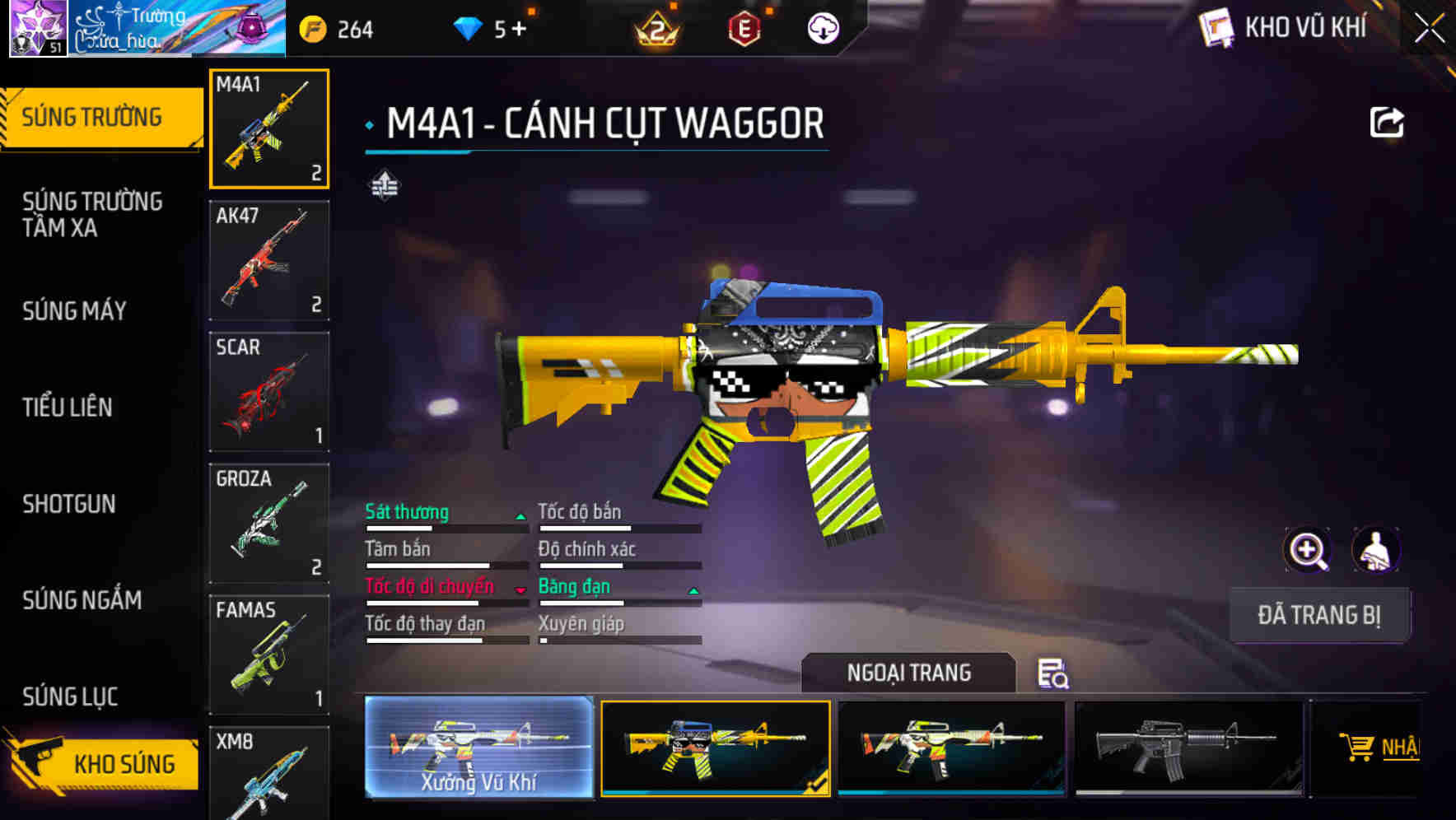The width and height of the screenshot is (1456, 820).
Task: Add diamonds with the plus button
Action: (x=519, y=30)
